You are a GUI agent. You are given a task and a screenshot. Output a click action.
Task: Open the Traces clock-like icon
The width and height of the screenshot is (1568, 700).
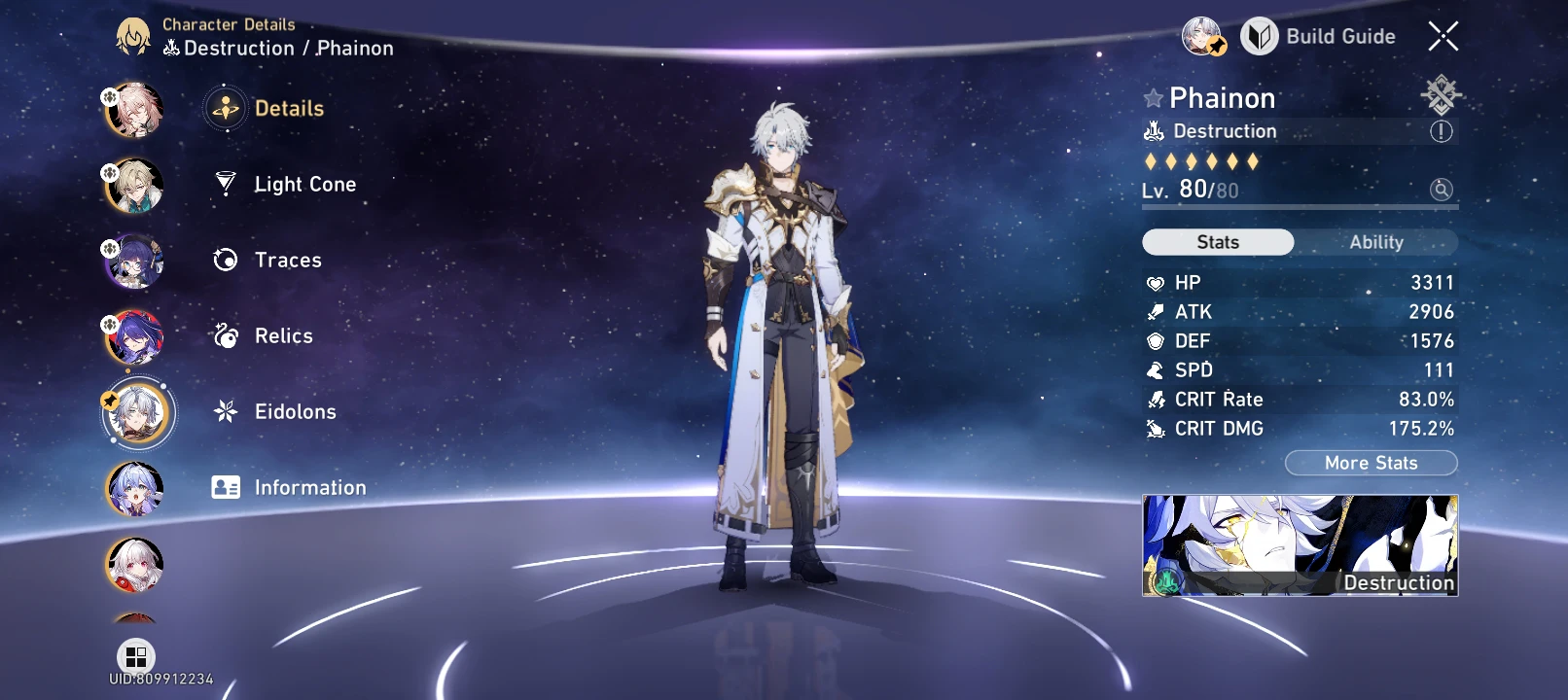click(225, 260)
